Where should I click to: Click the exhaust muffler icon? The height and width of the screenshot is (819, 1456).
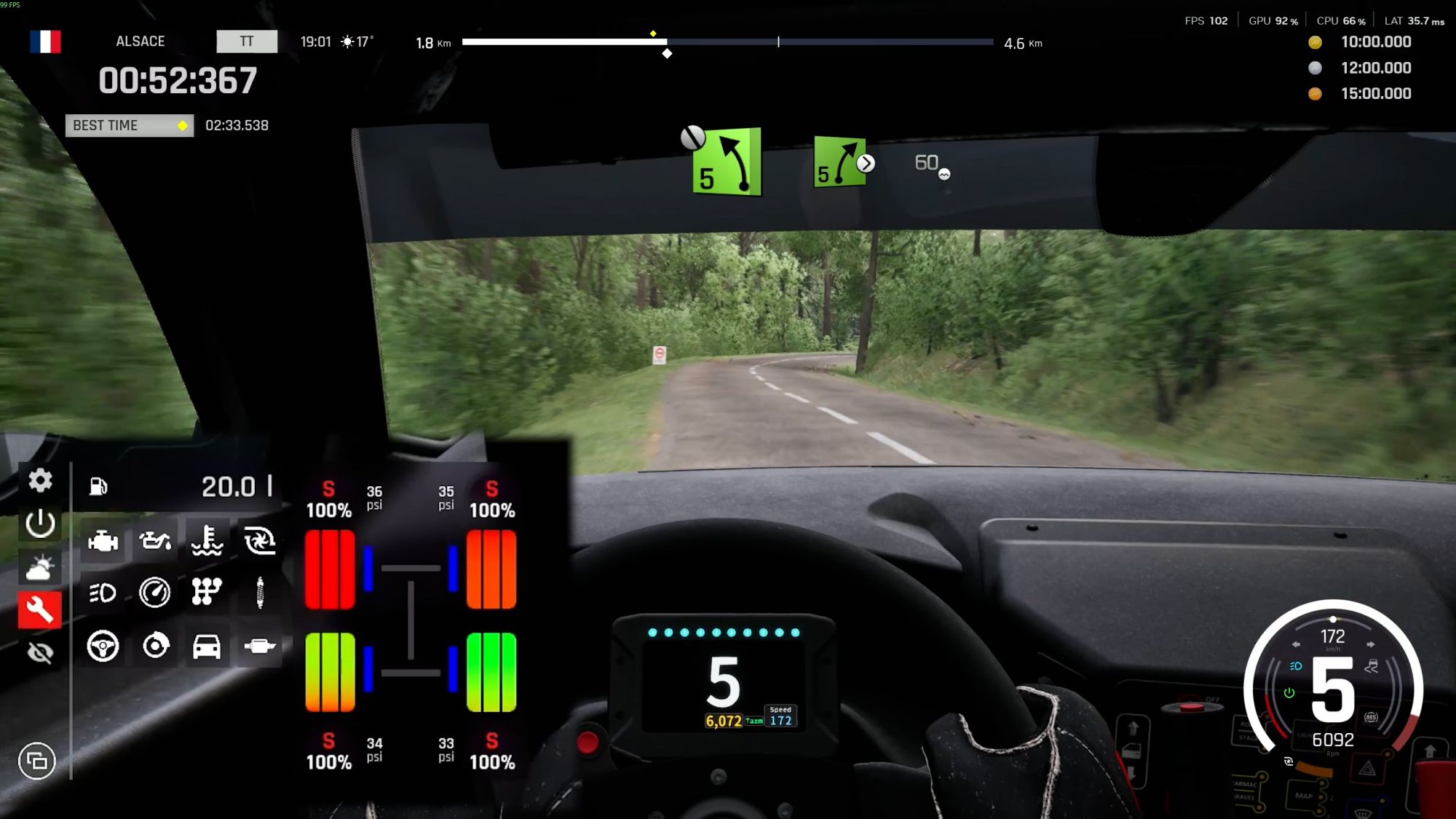tap(260, 646)
